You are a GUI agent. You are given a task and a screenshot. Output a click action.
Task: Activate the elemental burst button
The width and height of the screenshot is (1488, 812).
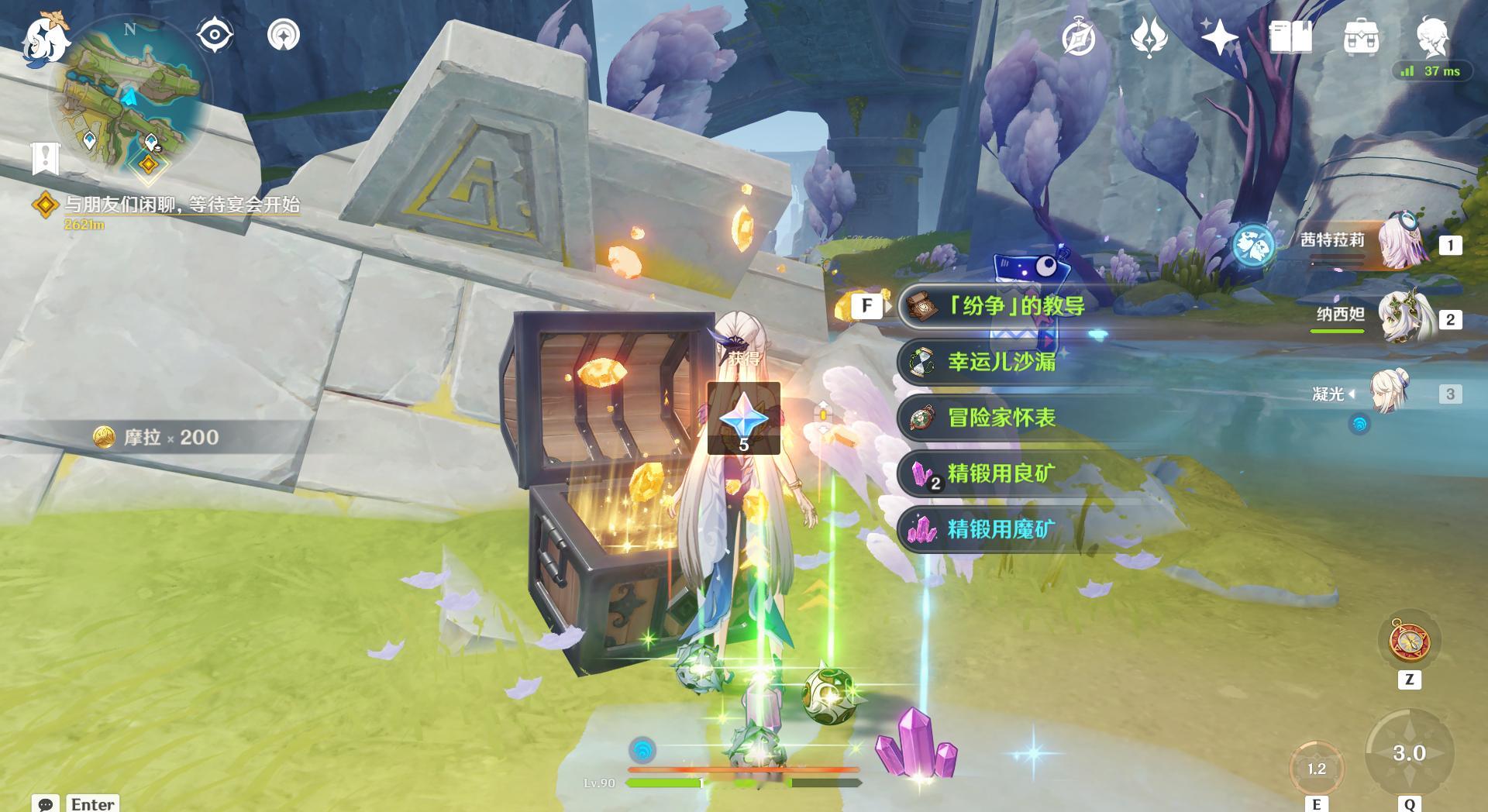tap(1409, 752)
